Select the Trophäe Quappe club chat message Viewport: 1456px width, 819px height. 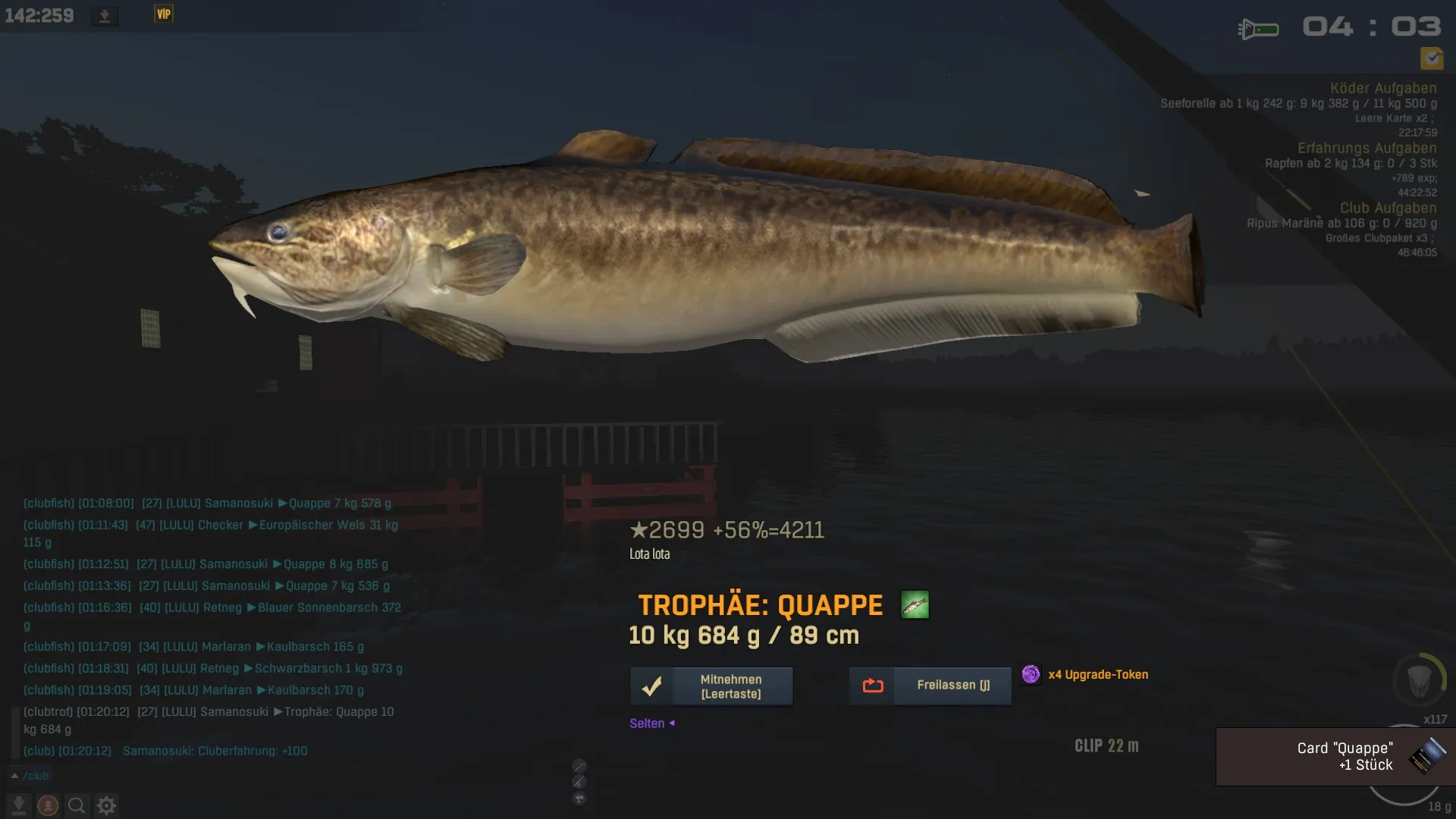point(209,720)
